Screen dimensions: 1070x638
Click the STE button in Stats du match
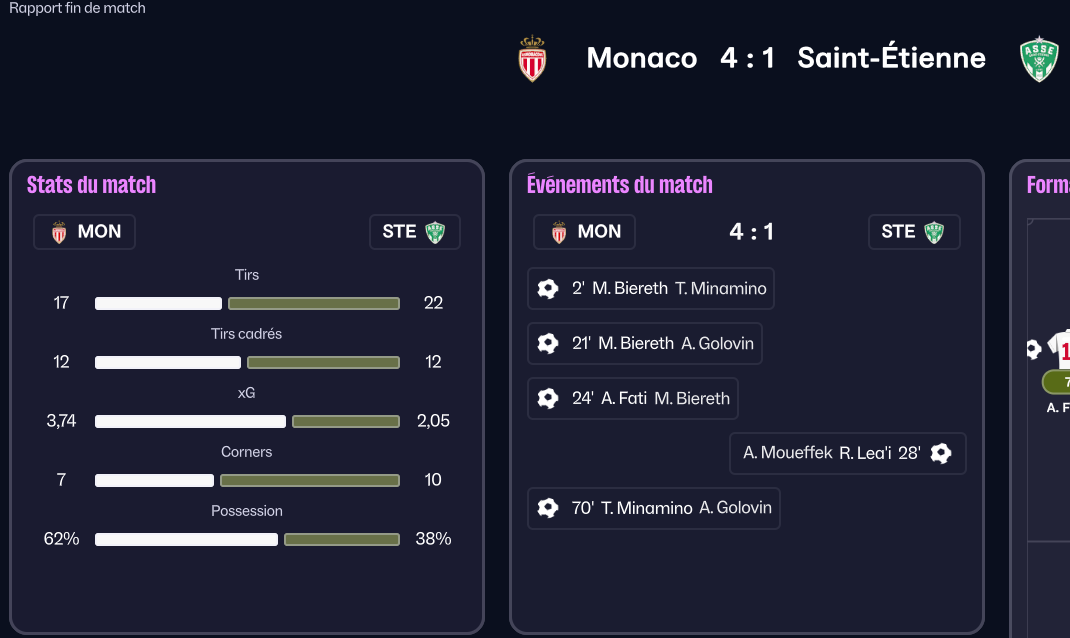point(414,232)
